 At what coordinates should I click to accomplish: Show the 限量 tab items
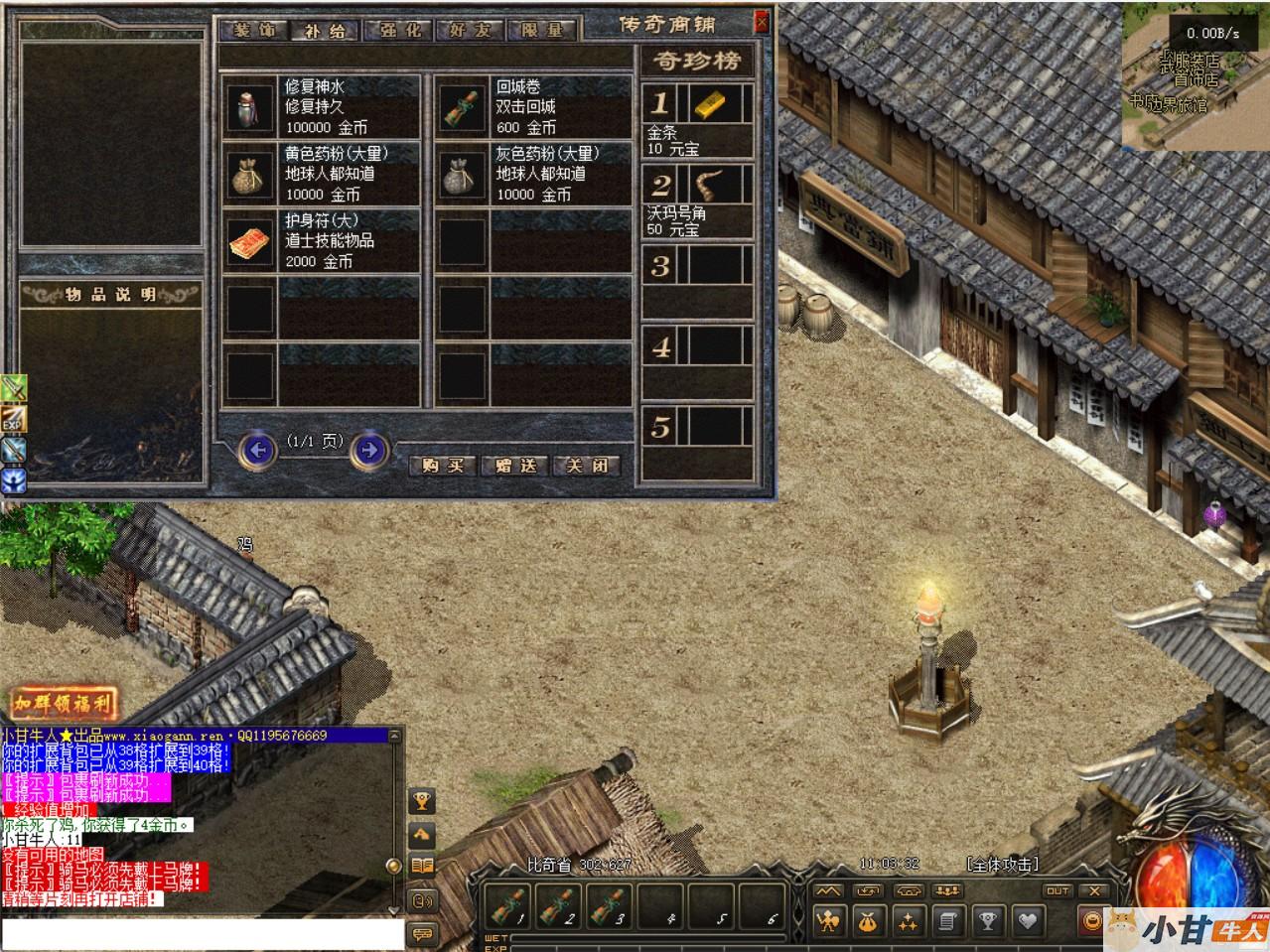pos(543,30)
